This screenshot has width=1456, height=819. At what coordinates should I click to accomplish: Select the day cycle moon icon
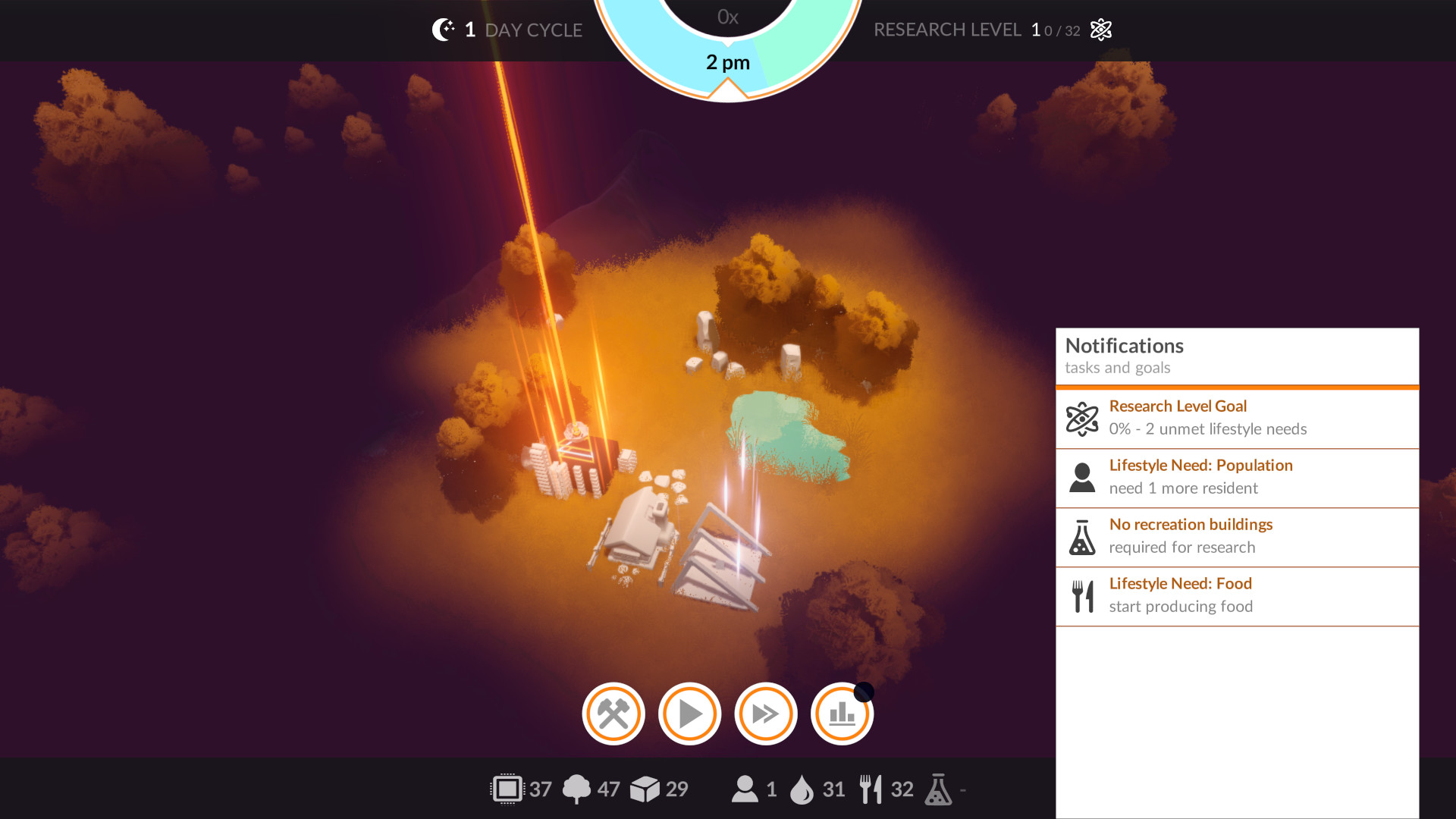(x=444, y=30)
